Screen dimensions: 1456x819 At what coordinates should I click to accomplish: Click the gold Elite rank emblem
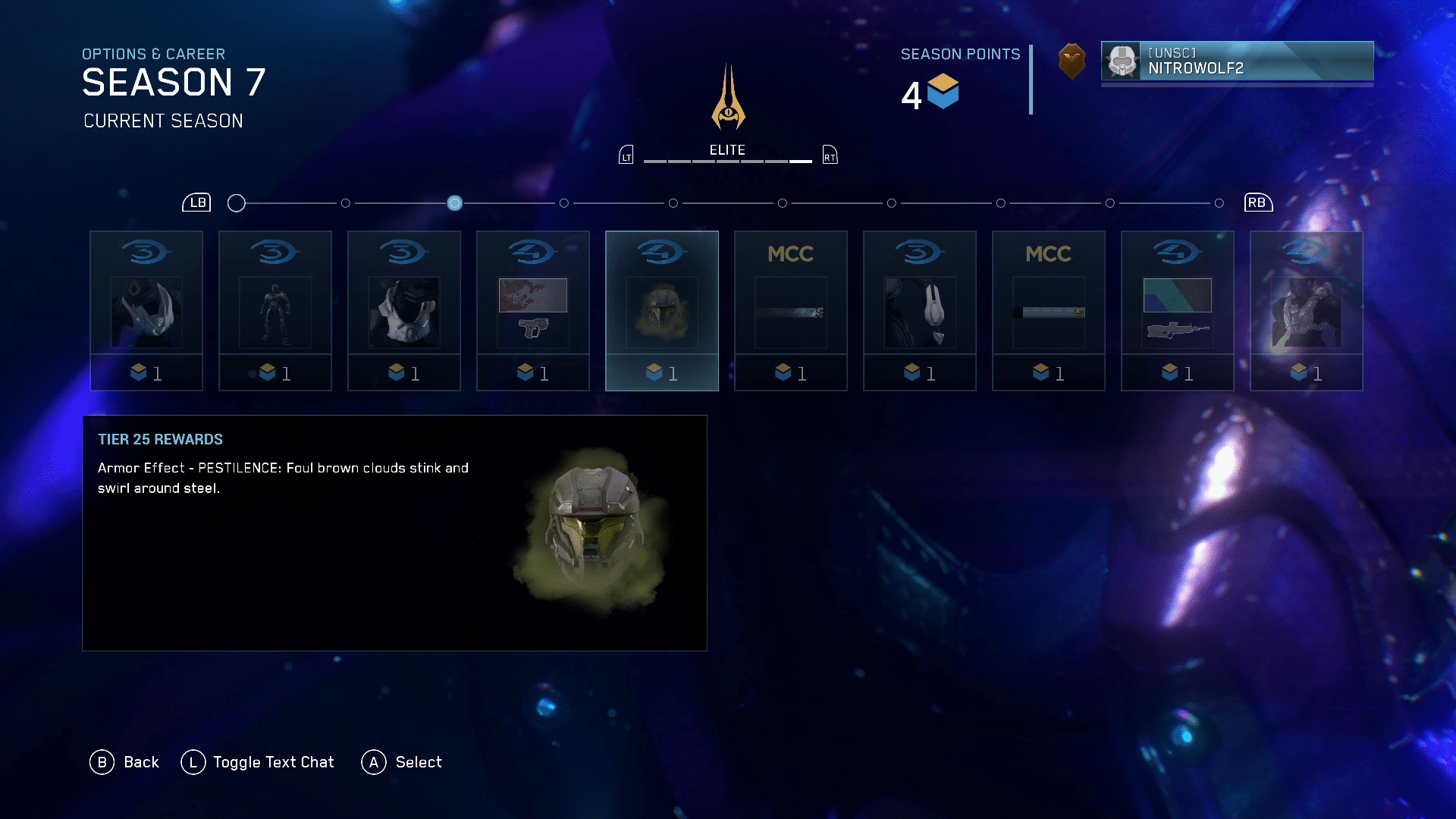[728, 99]
